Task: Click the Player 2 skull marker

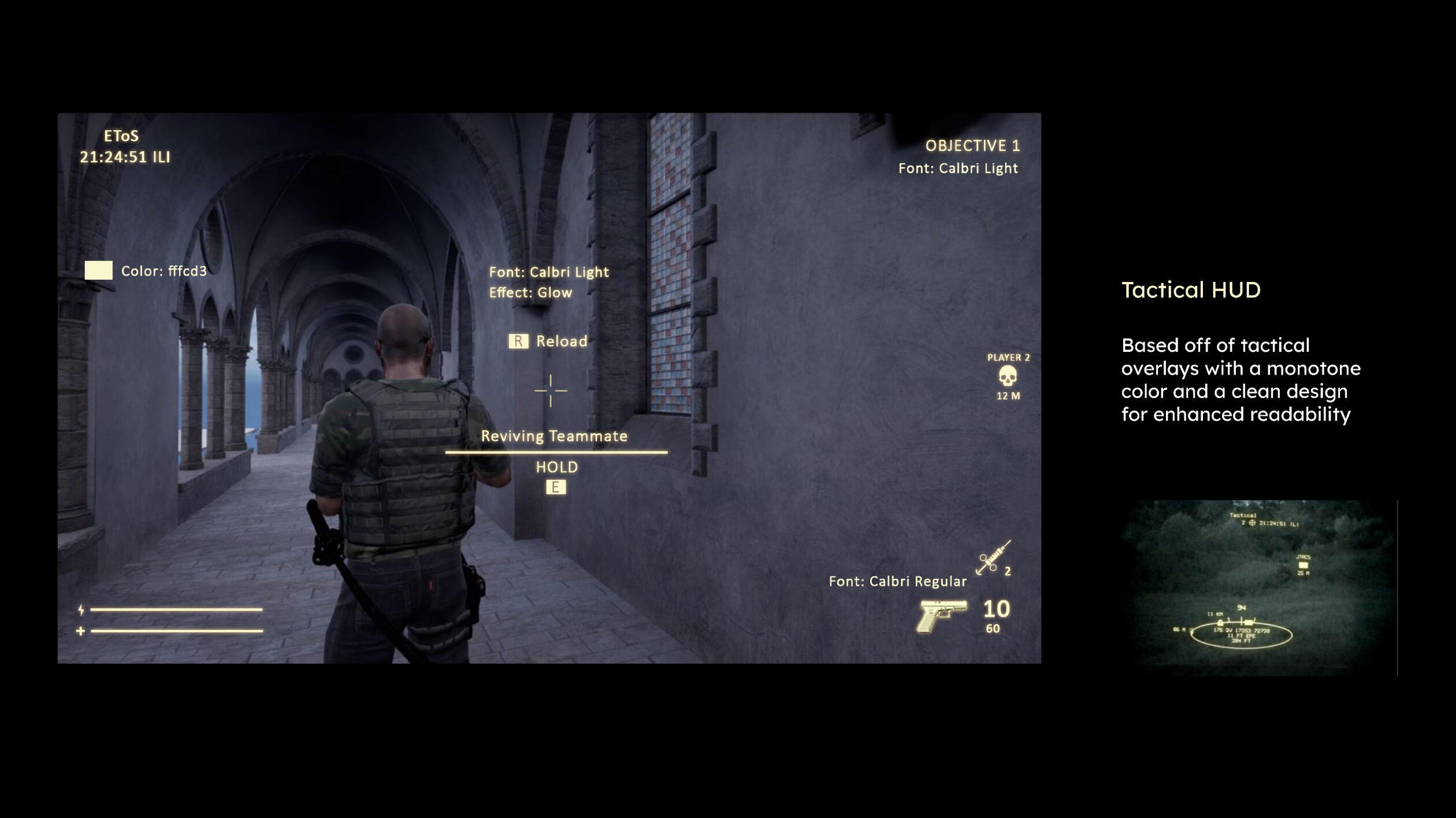Action: 1008,376
